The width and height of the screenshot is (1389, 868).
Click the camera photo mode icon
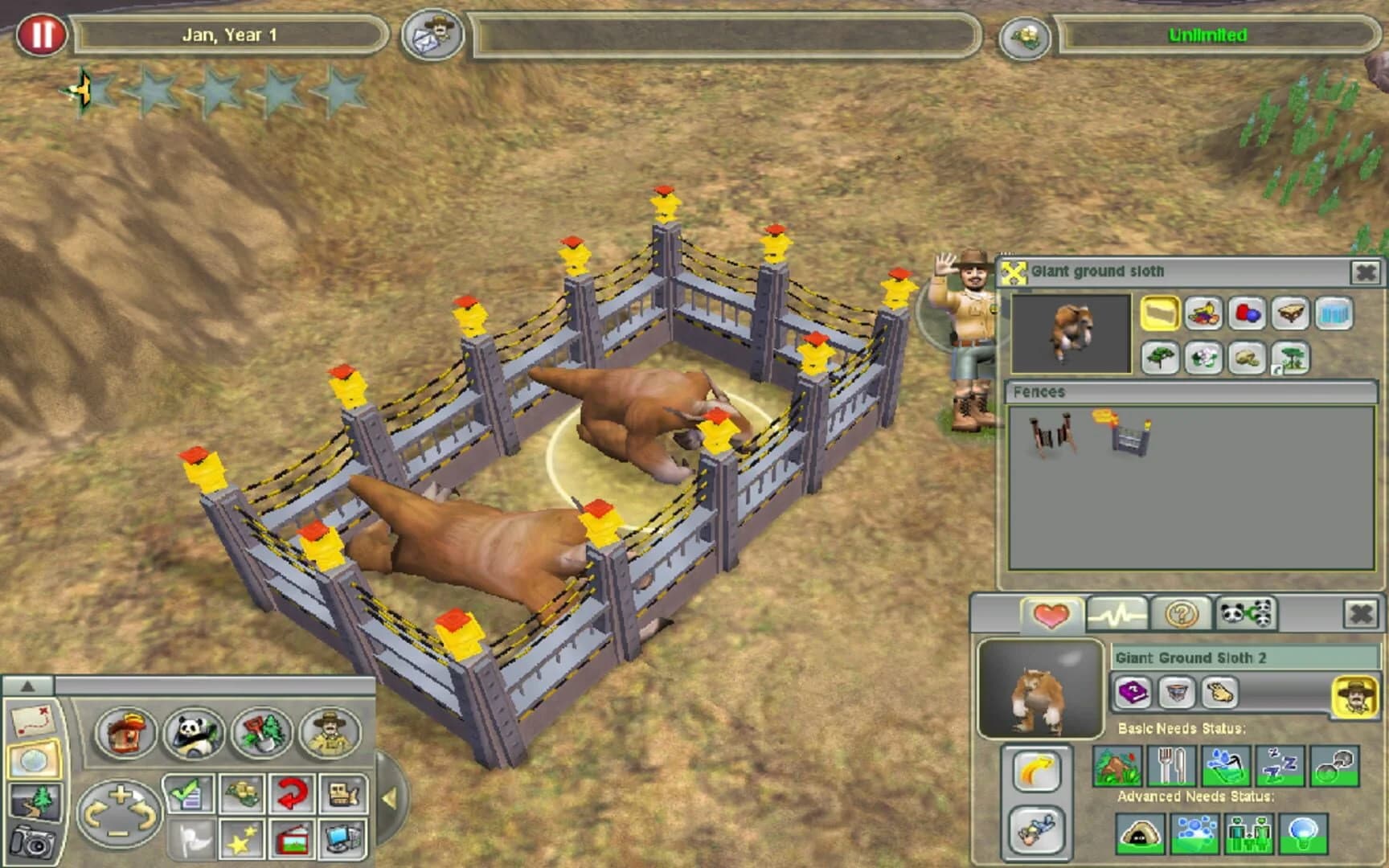click(x=34, y=839)
